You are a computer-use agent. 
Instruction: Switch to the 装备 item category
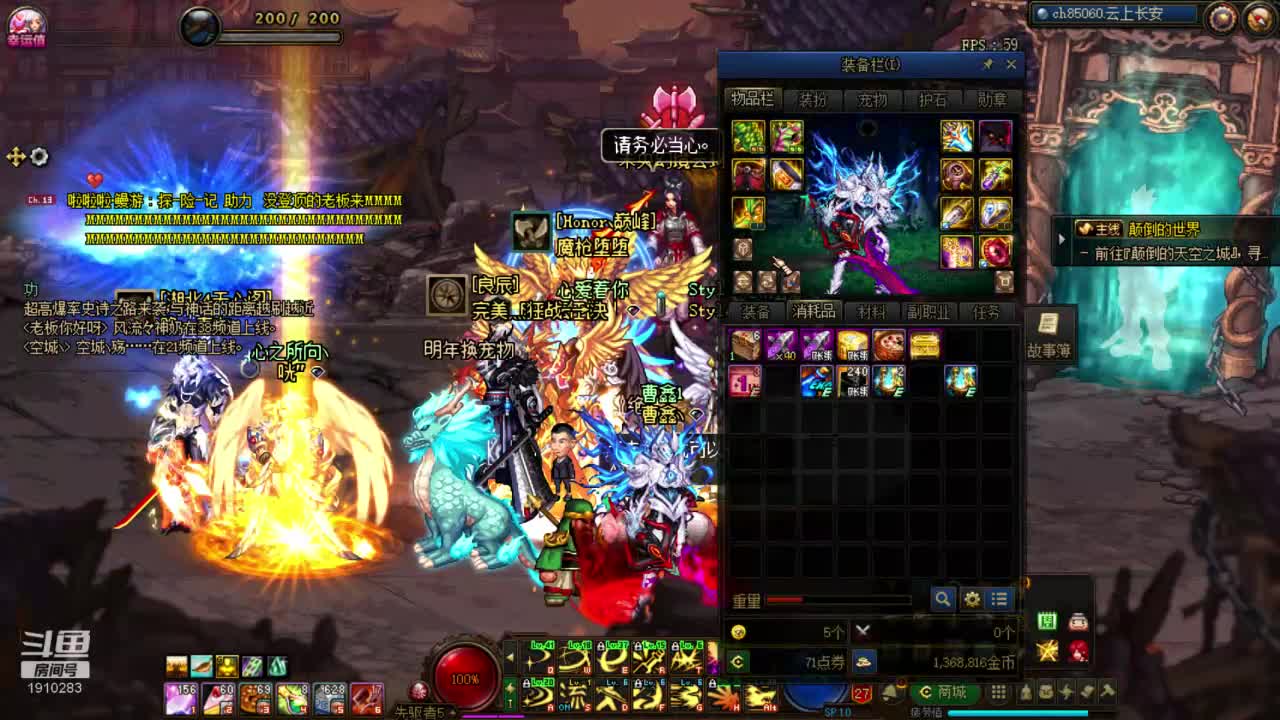click(x=756, y=312)
